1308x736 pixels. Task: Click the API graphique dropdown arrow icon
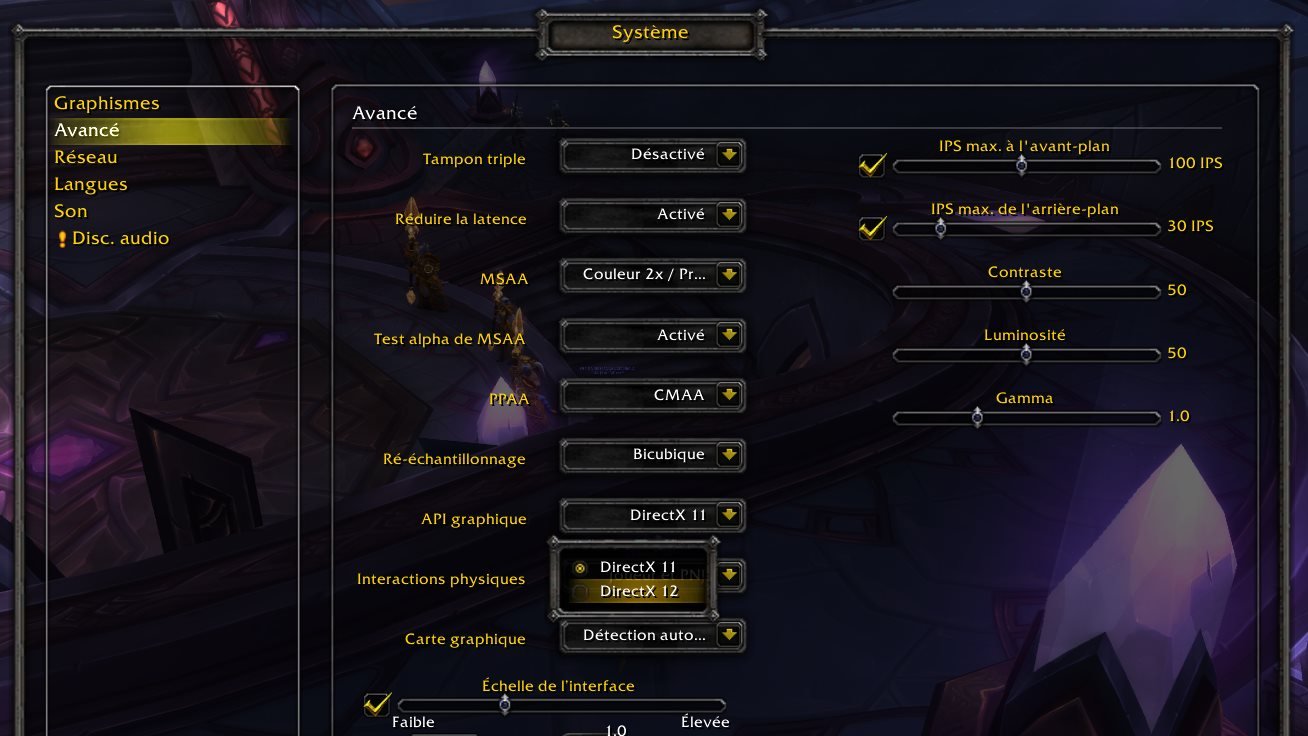point(730,515)
